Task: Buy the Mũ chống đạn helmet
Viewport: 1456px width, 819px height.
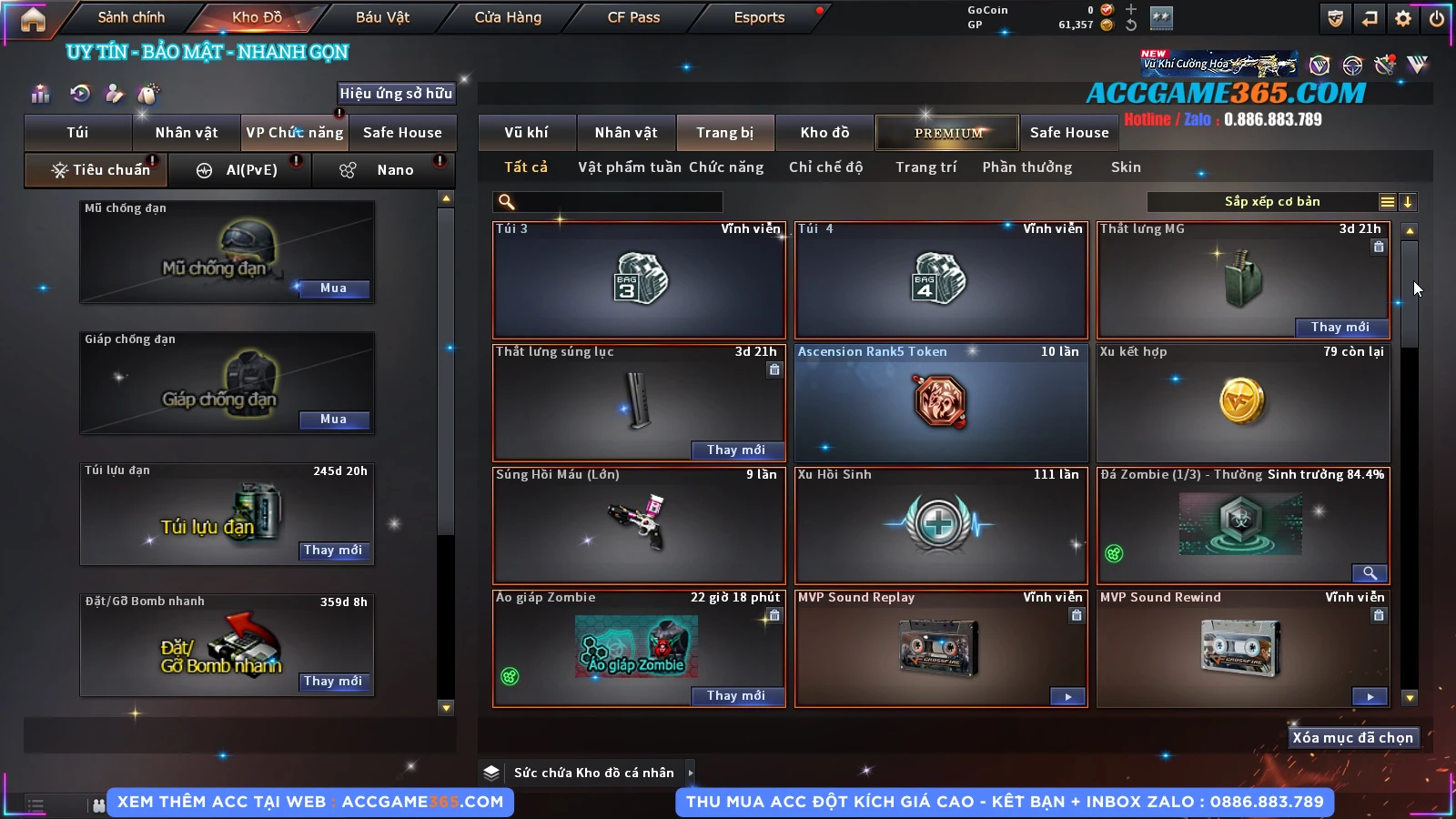Action: (x=333, y=288)
